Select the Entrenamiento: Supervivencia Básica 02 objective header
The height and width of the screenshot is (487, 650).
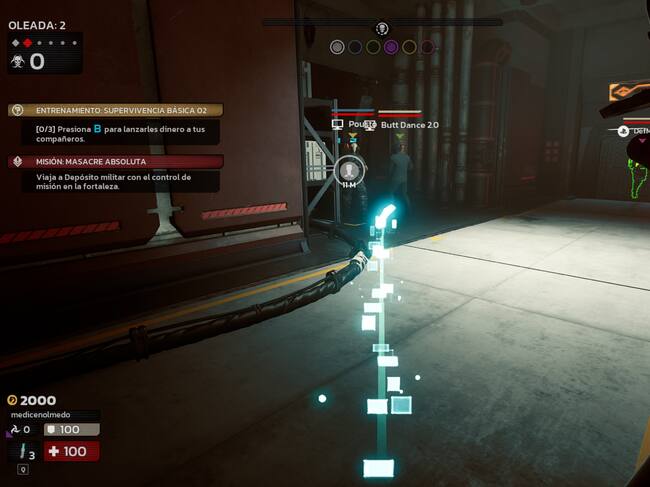(x=115, y=110)
